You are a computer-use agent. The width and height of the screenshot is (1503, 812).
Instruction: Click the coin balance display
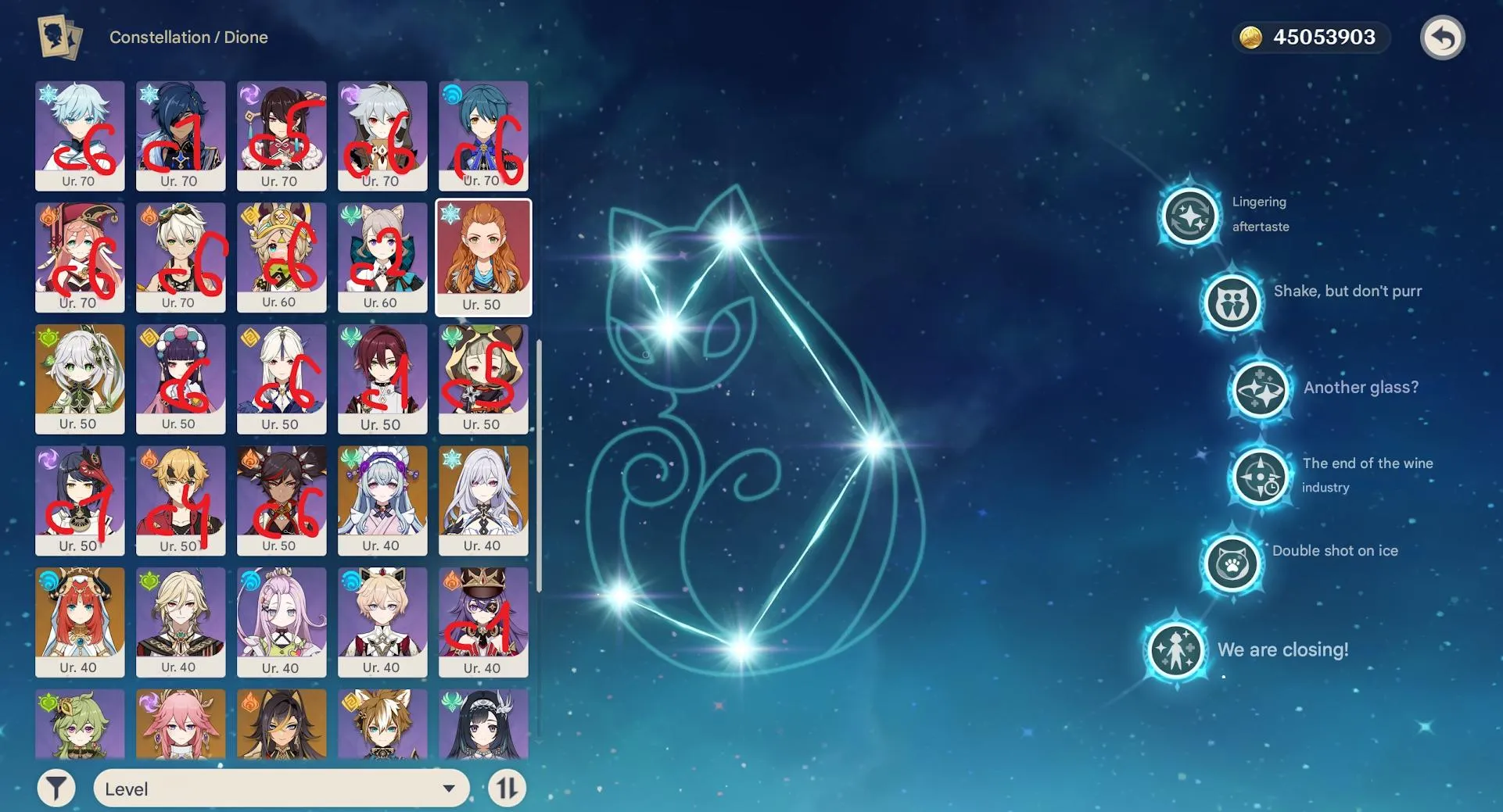[1323, 36]
